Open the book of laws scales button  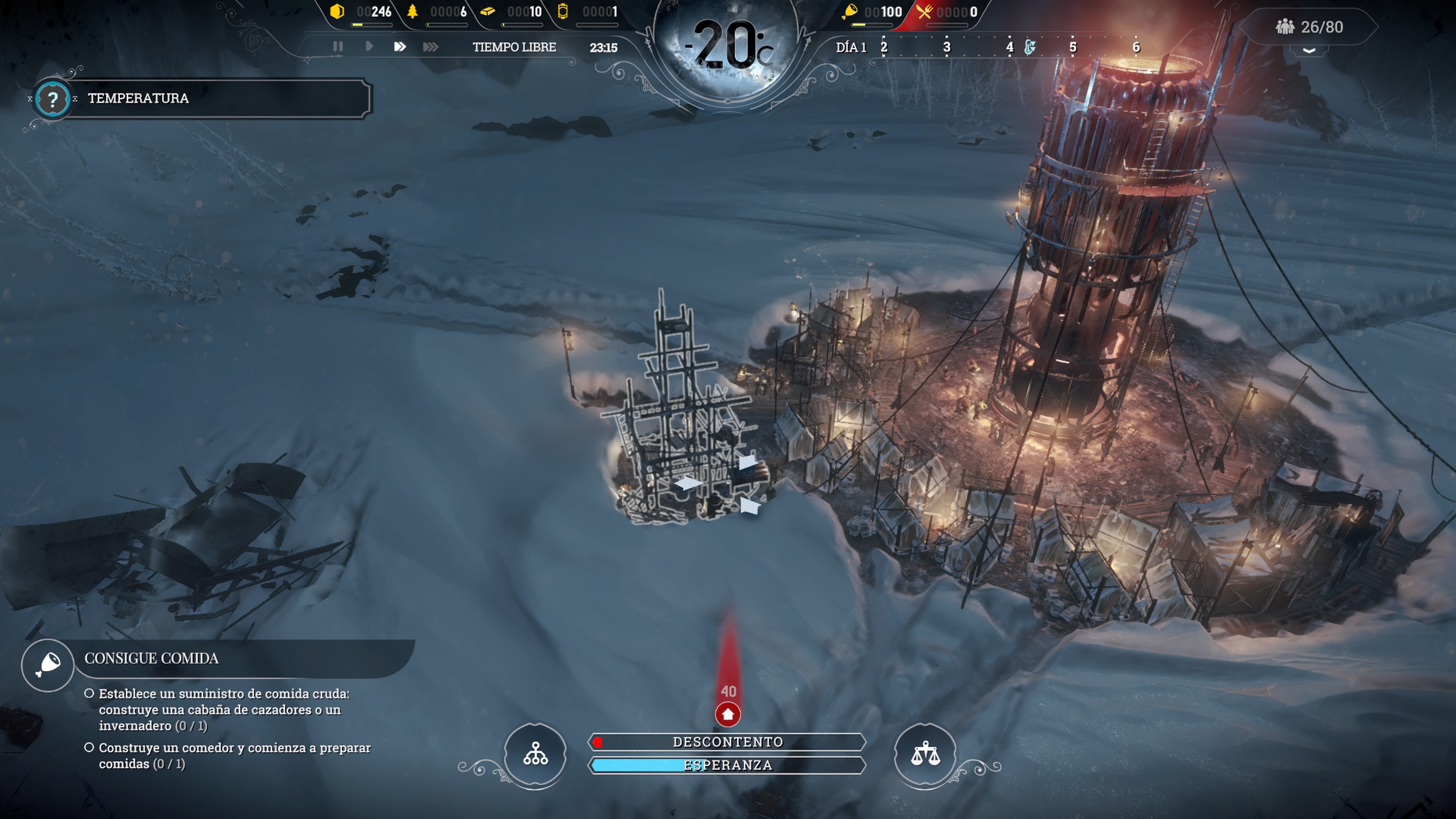925,754
